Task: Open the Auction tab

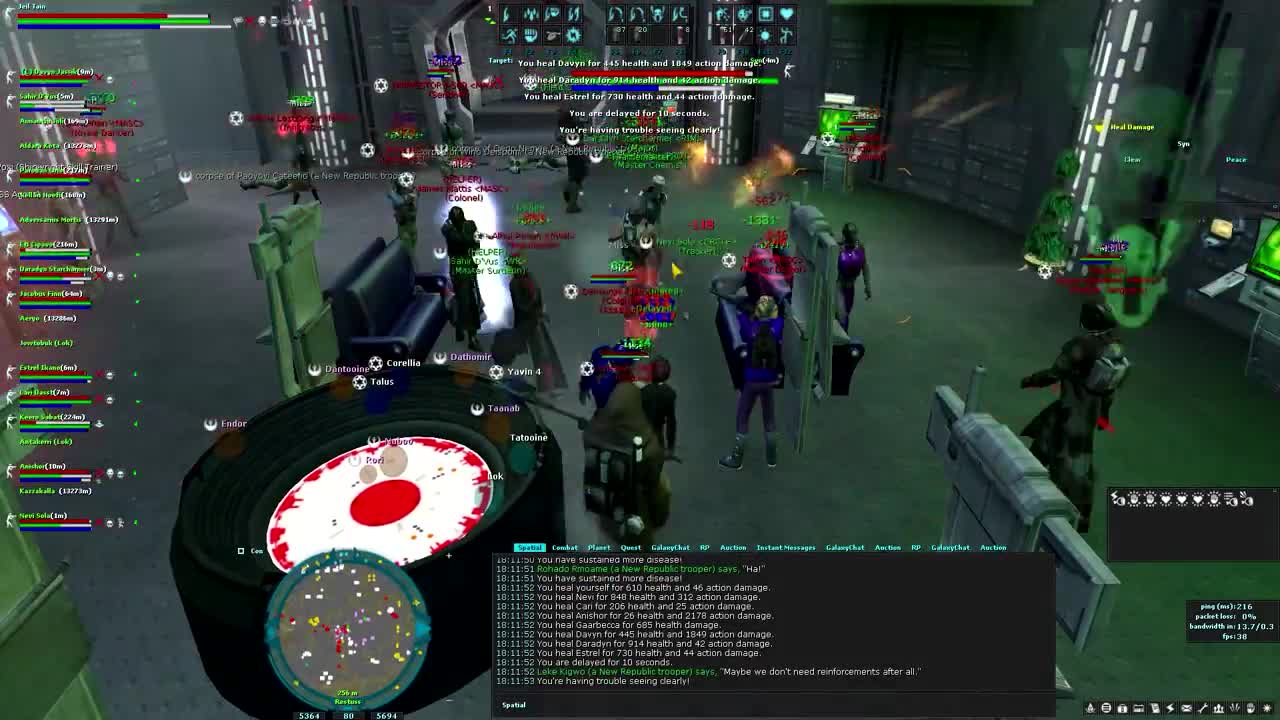Action: [734, 547]
